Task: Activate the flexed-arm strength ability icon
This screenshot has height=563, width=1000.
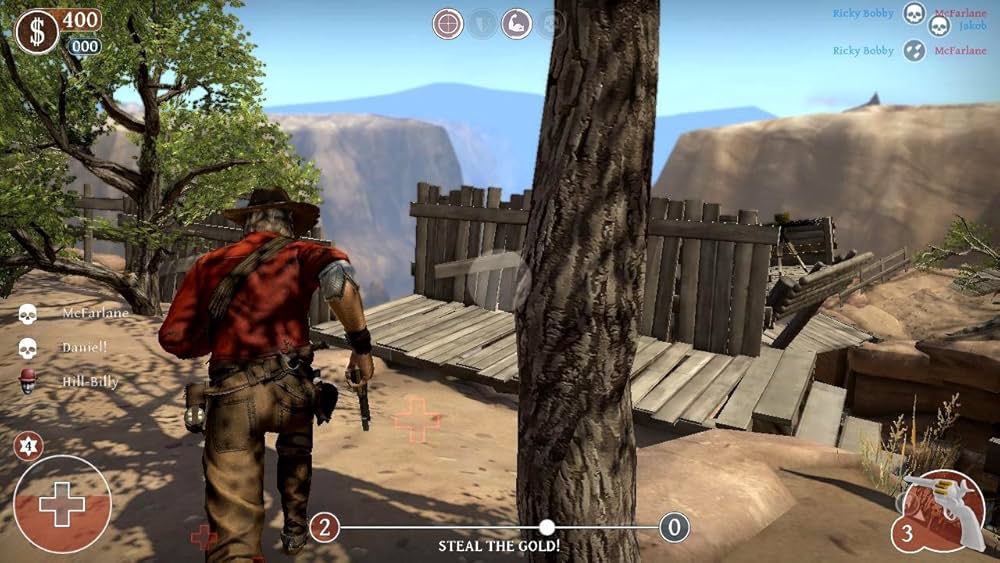Action: (x=516, y=24)
